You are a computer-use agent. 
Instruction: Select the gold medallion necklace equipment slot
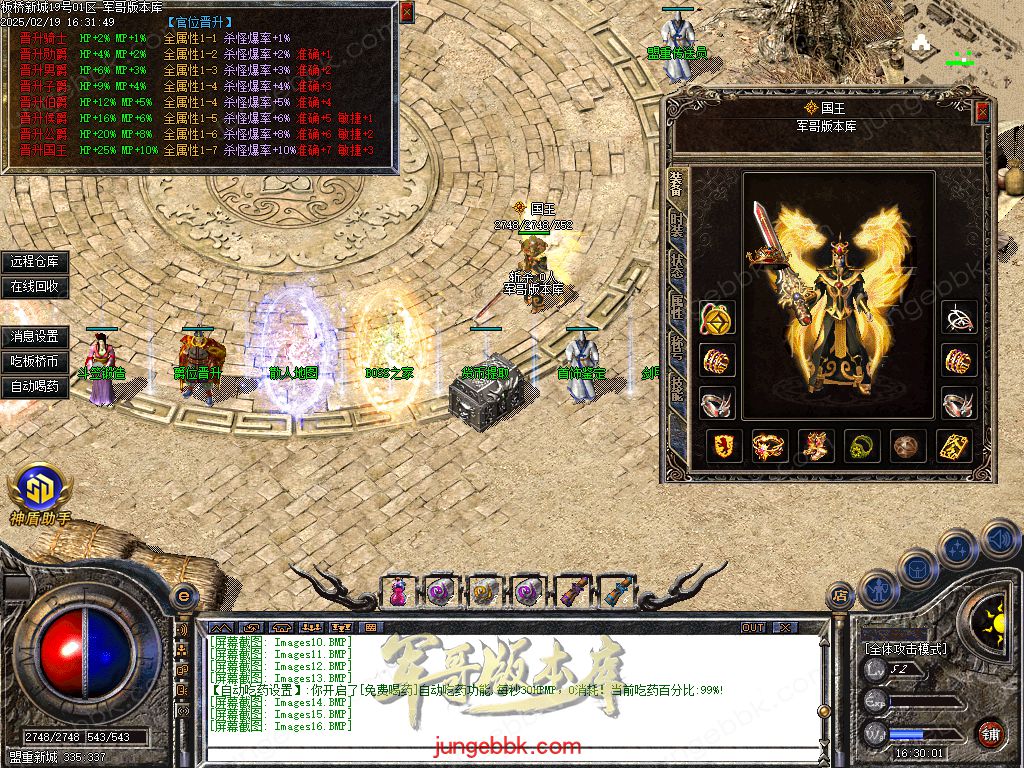pos(716,318)
